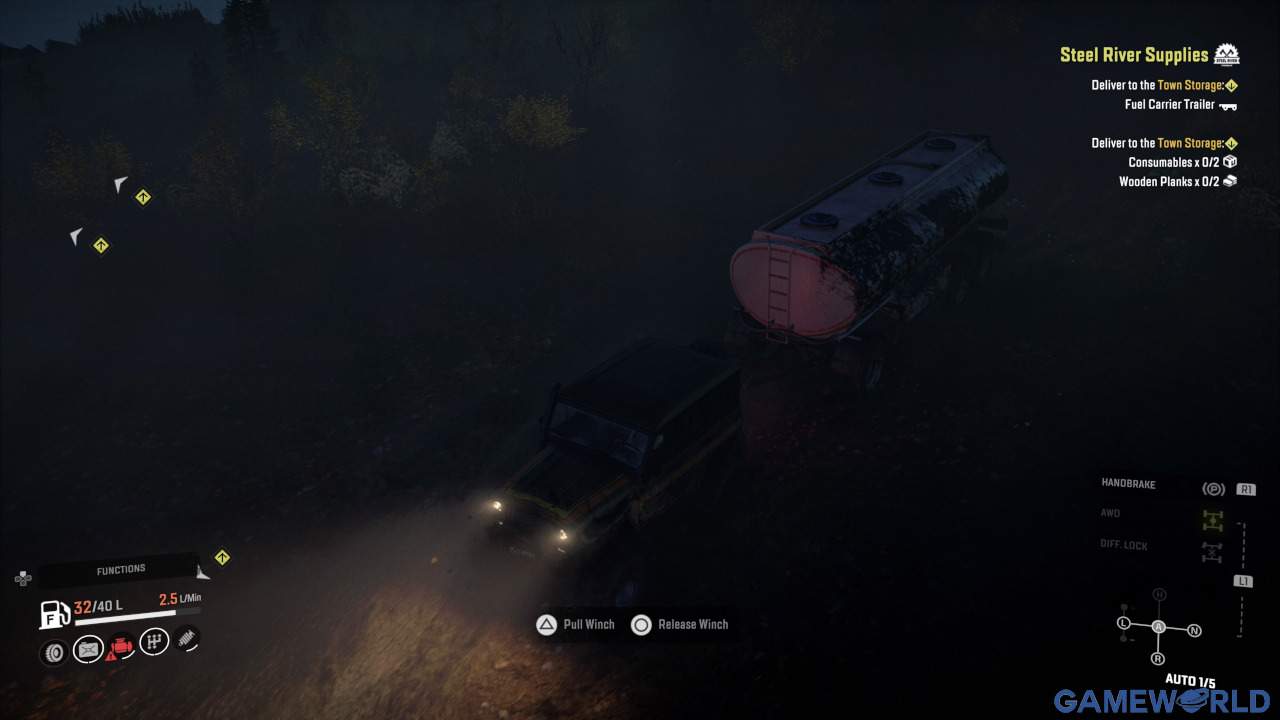This screenshot has height=720, width=1280.
Task: Check the red engine damage warning icon
Action: click(120, 648)
